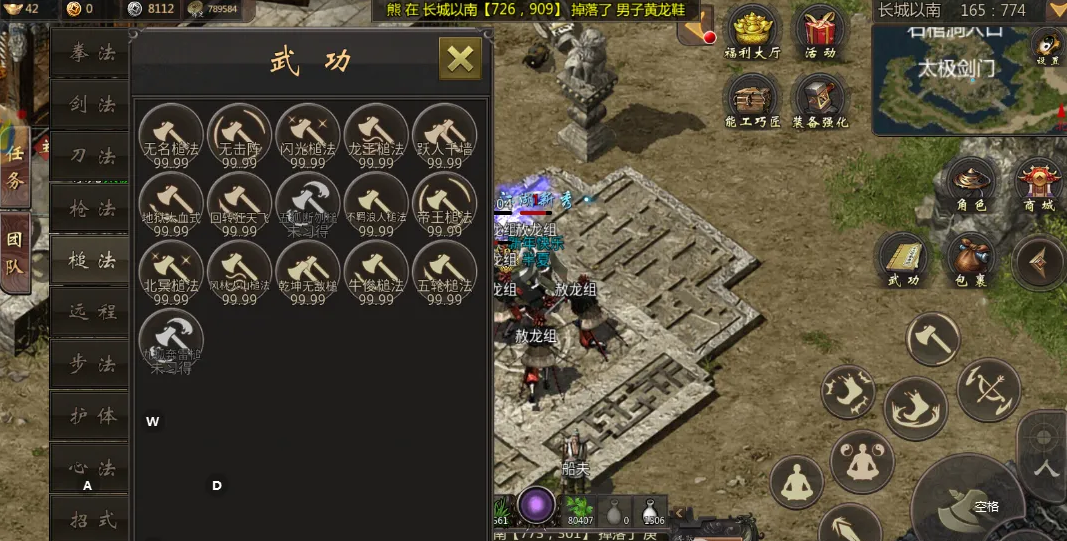This screenshot has width=1067, height=541.
Task: Pick the 牛俊槌法 skill
Action: pyautogui.click(x=376, y=272)
